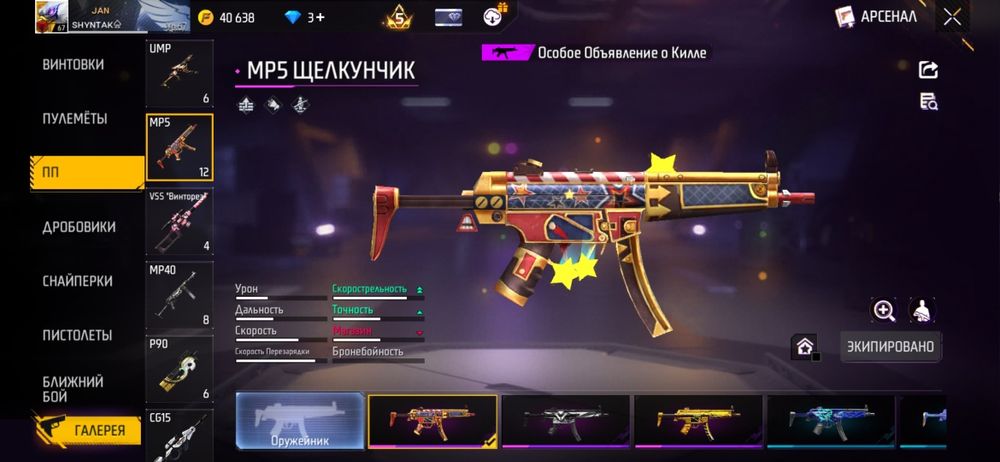Image resolution: width=1000 pixels, height=462 pixels.
Task: Open the Ближний Бой category
Action: [73, 389]
